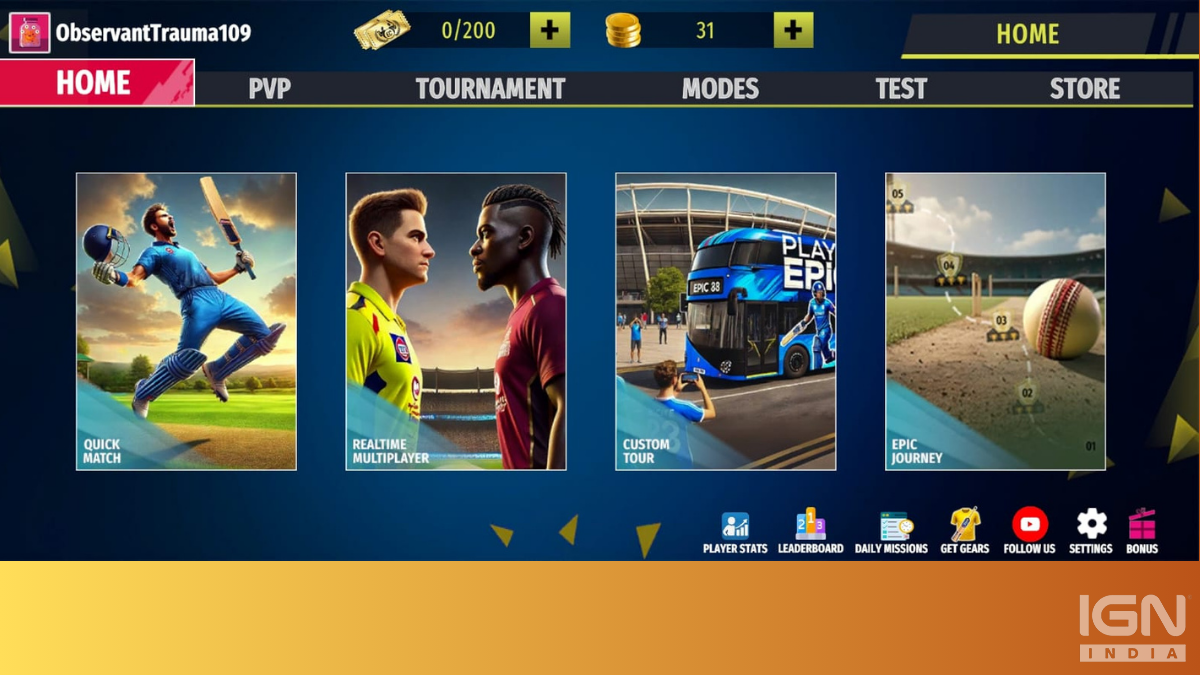Screen dimensions: 1200x675
Task: Open the Settings gear icon
Action: [1091, 532]
